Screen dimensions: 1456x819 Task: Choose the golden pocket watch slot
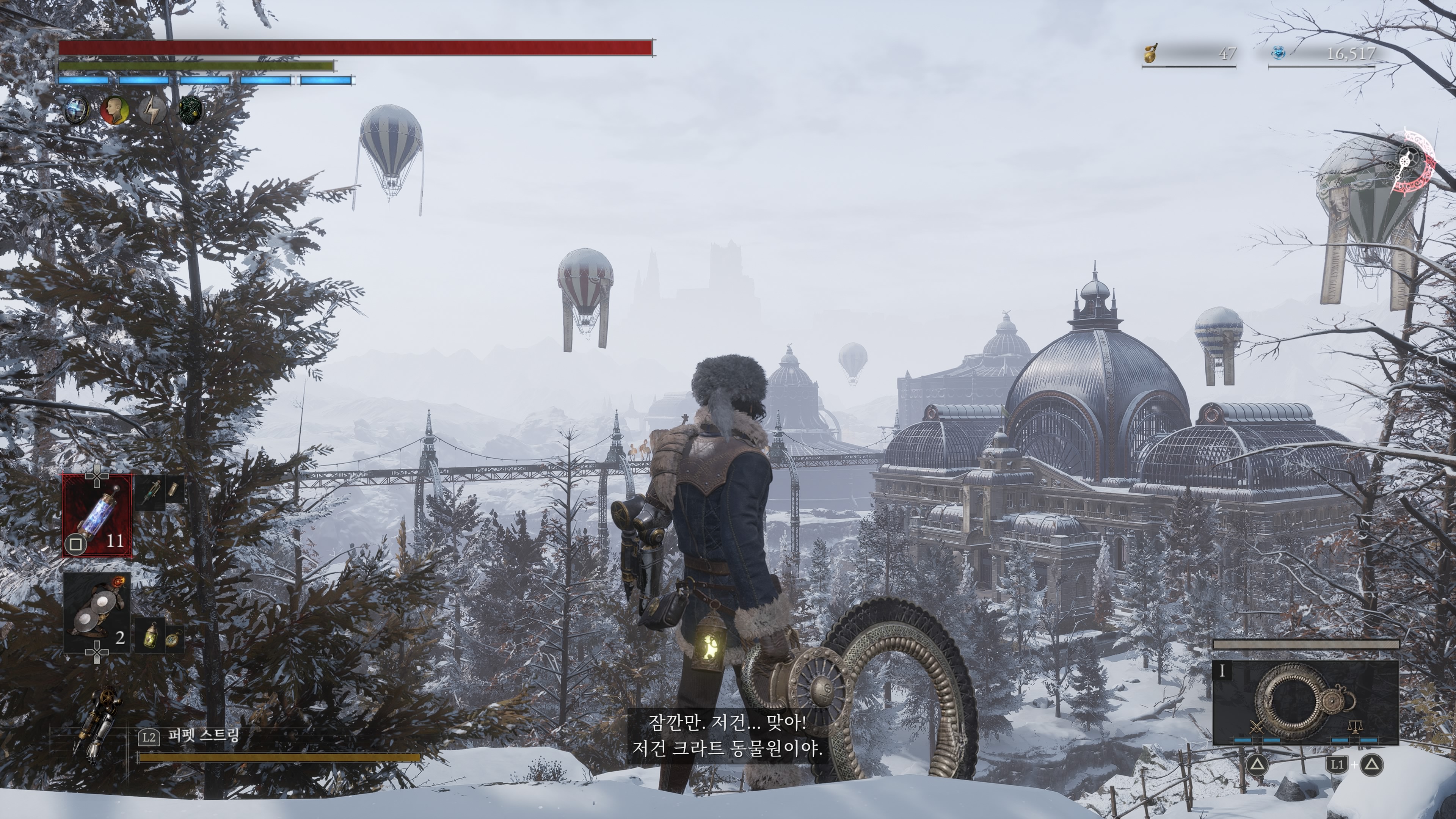pyautogui.click(x=172, y=639)
